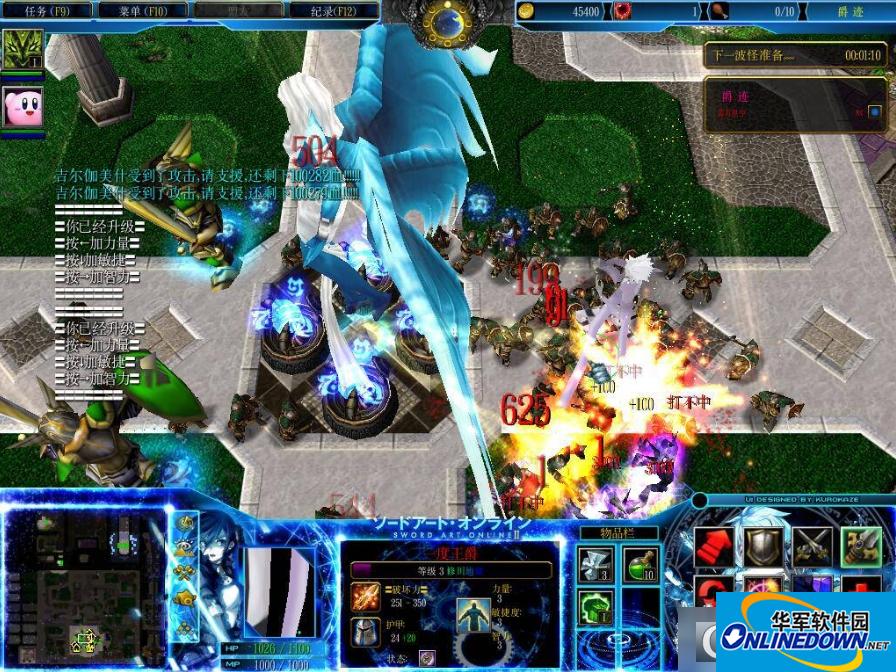
Task: Select the pink Kirby hero icon
Action: [x=21, y=106]
